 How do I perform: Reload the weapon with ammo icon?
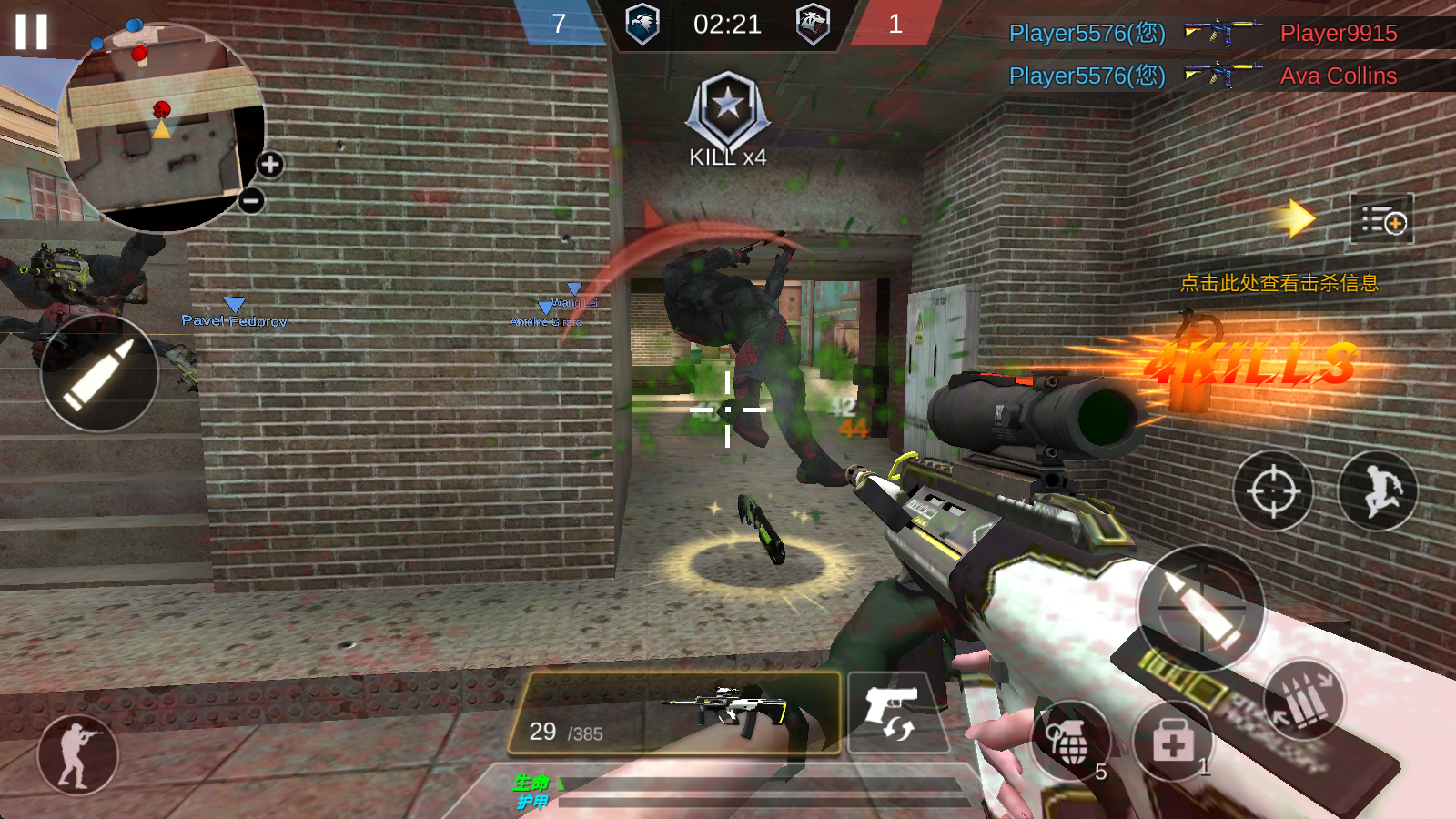[x=1304, y=699]
